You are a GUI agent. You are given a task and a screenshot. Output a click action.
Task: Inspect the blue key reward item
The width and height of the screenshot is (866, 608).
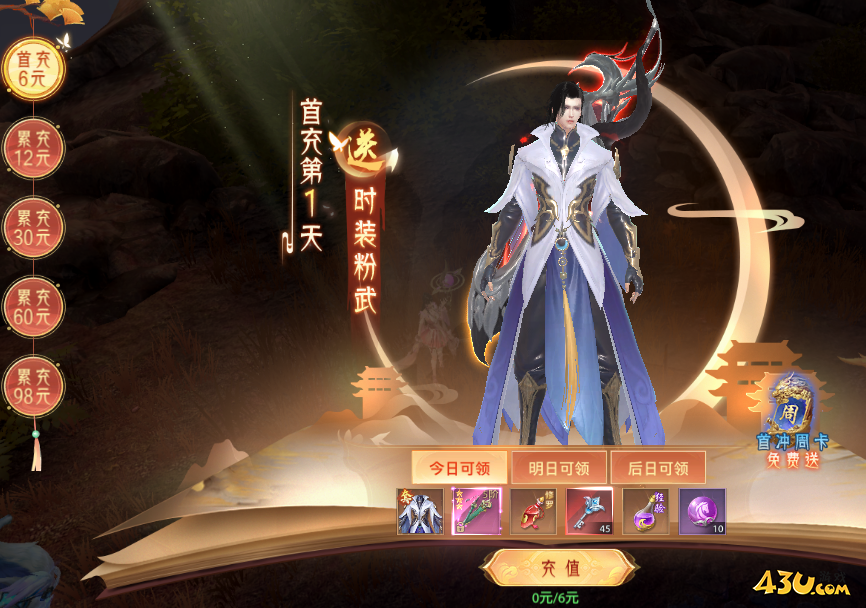tap(589, 512)
